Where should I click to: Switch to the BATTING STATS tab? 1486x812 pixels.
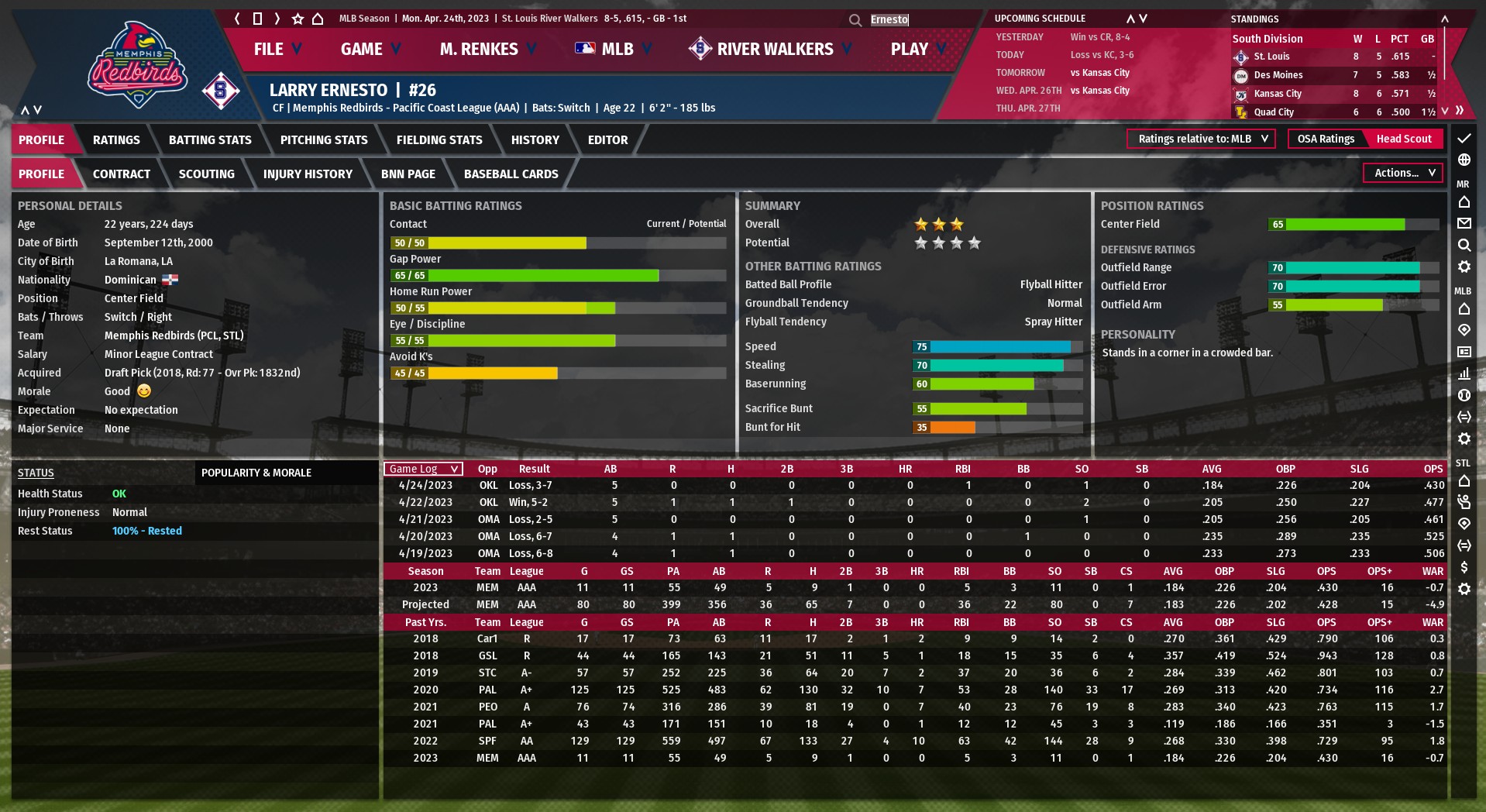210,140
